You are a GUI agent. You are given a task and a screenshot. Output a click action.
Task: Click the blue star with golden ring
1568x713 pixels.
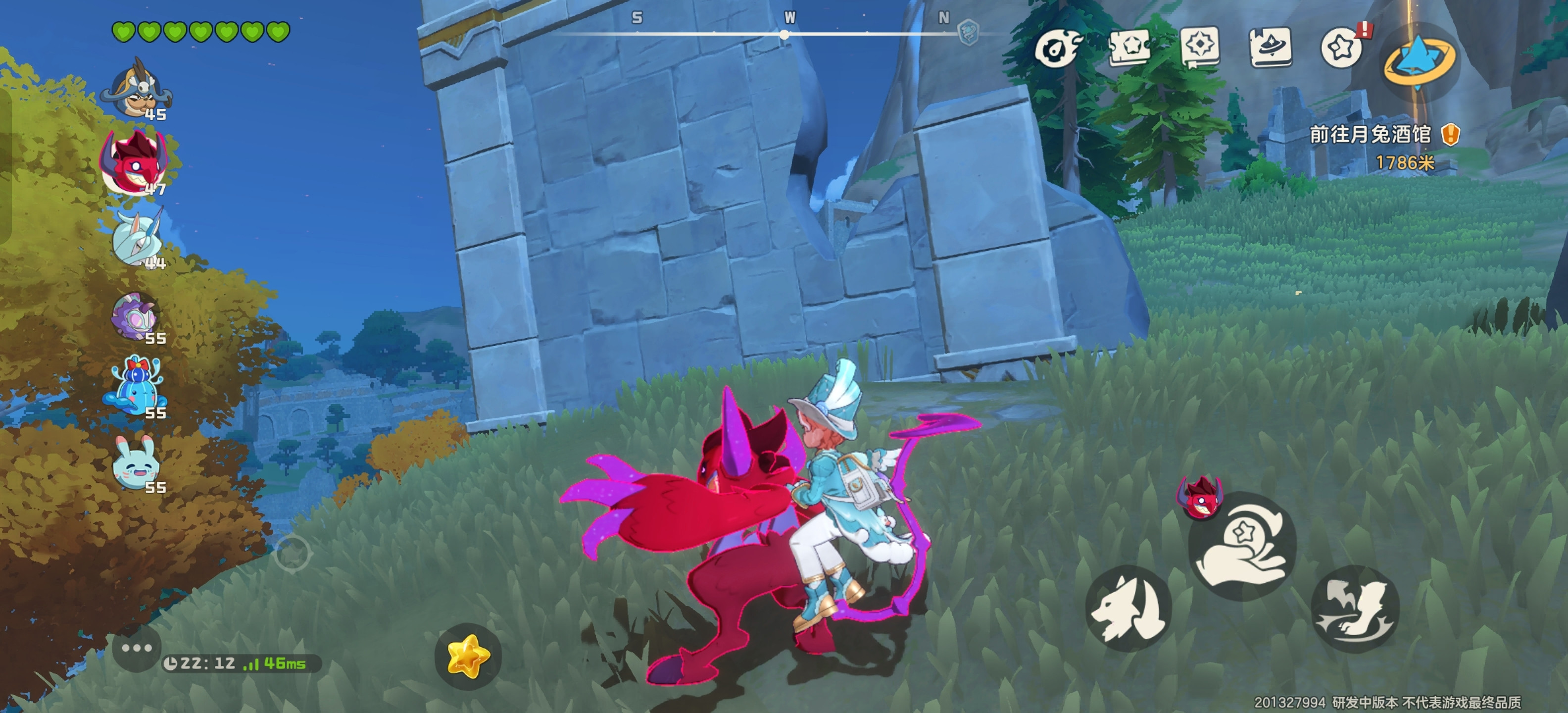point(1418,60)
